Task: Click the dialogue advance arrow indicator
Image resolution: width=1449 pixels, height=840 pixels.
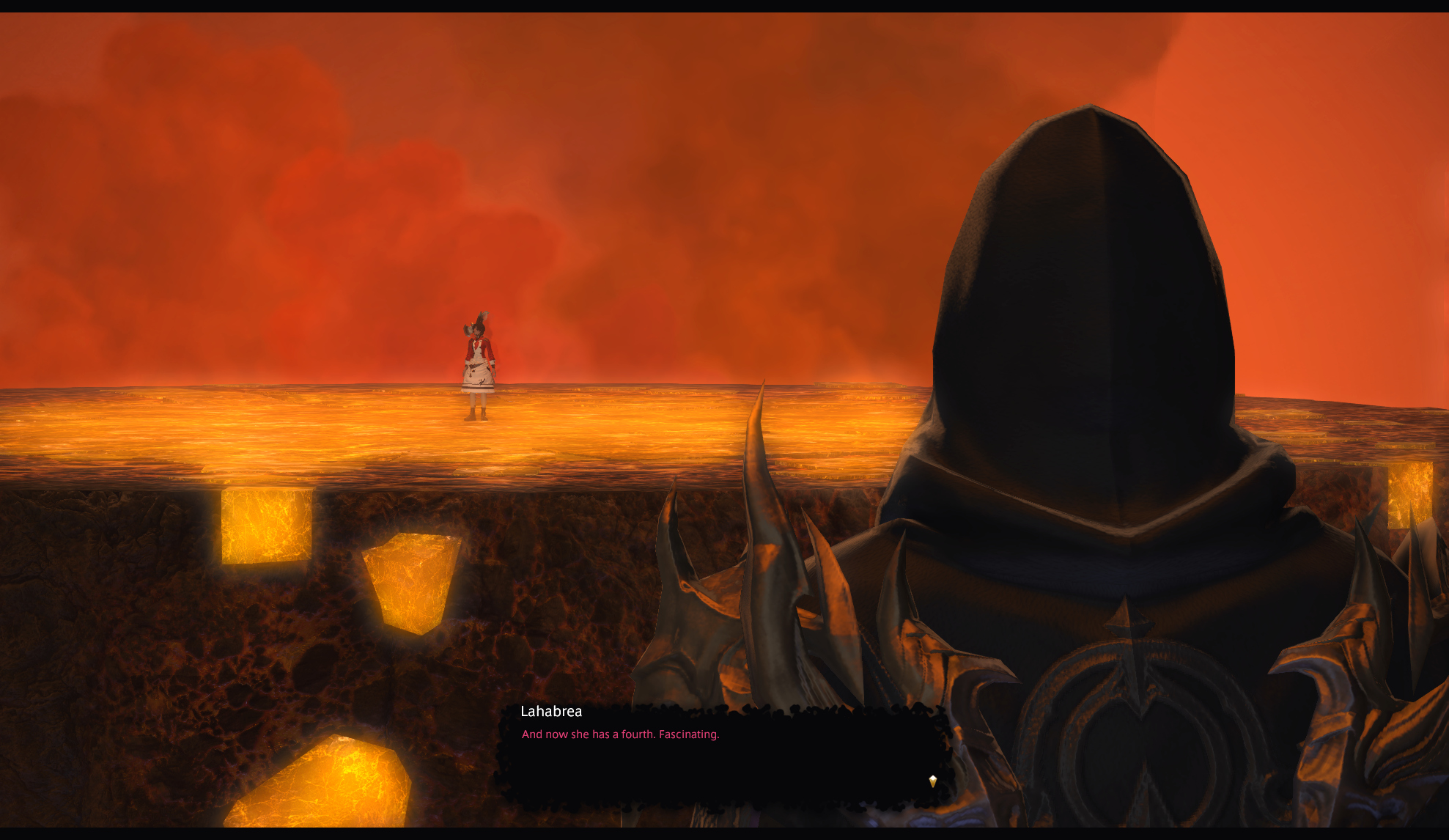Action: (932, 781)
